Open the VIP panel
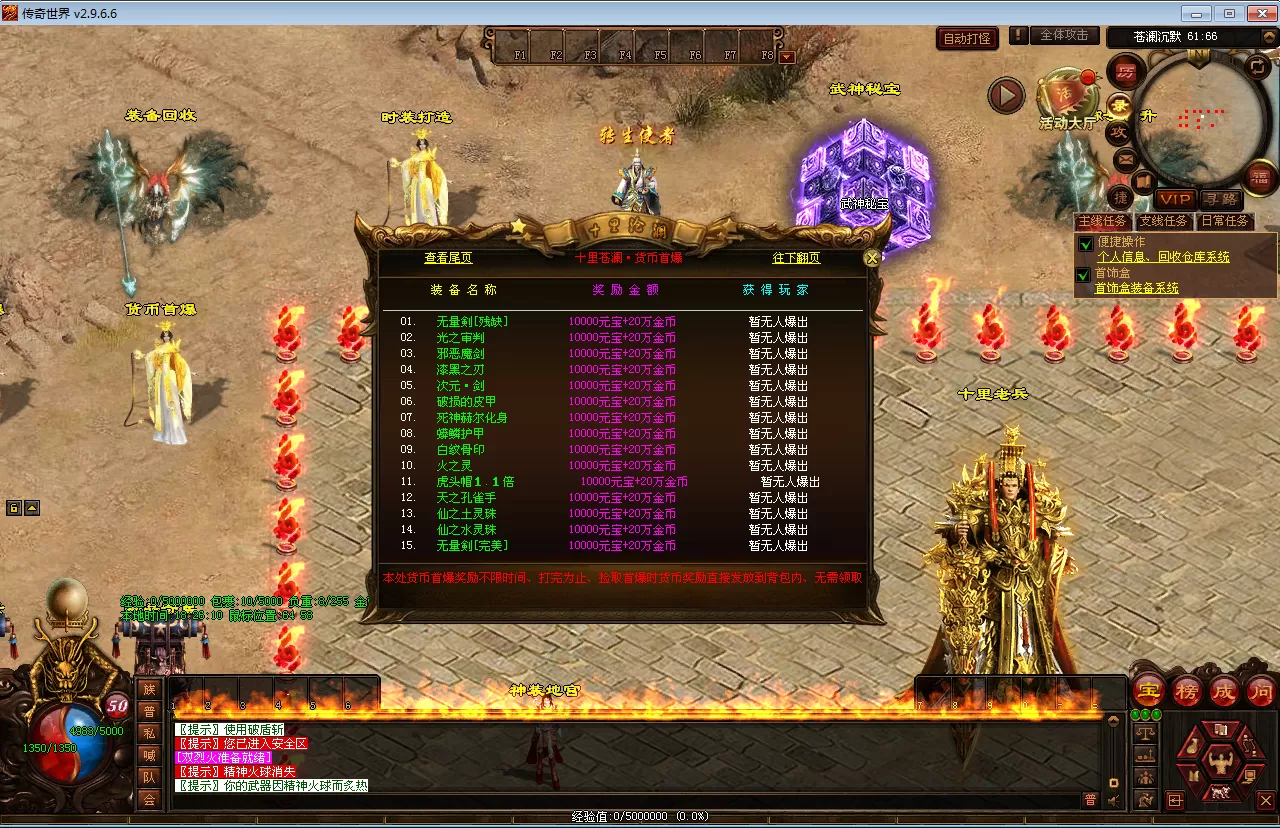1280x828 pixels. 1175,199
